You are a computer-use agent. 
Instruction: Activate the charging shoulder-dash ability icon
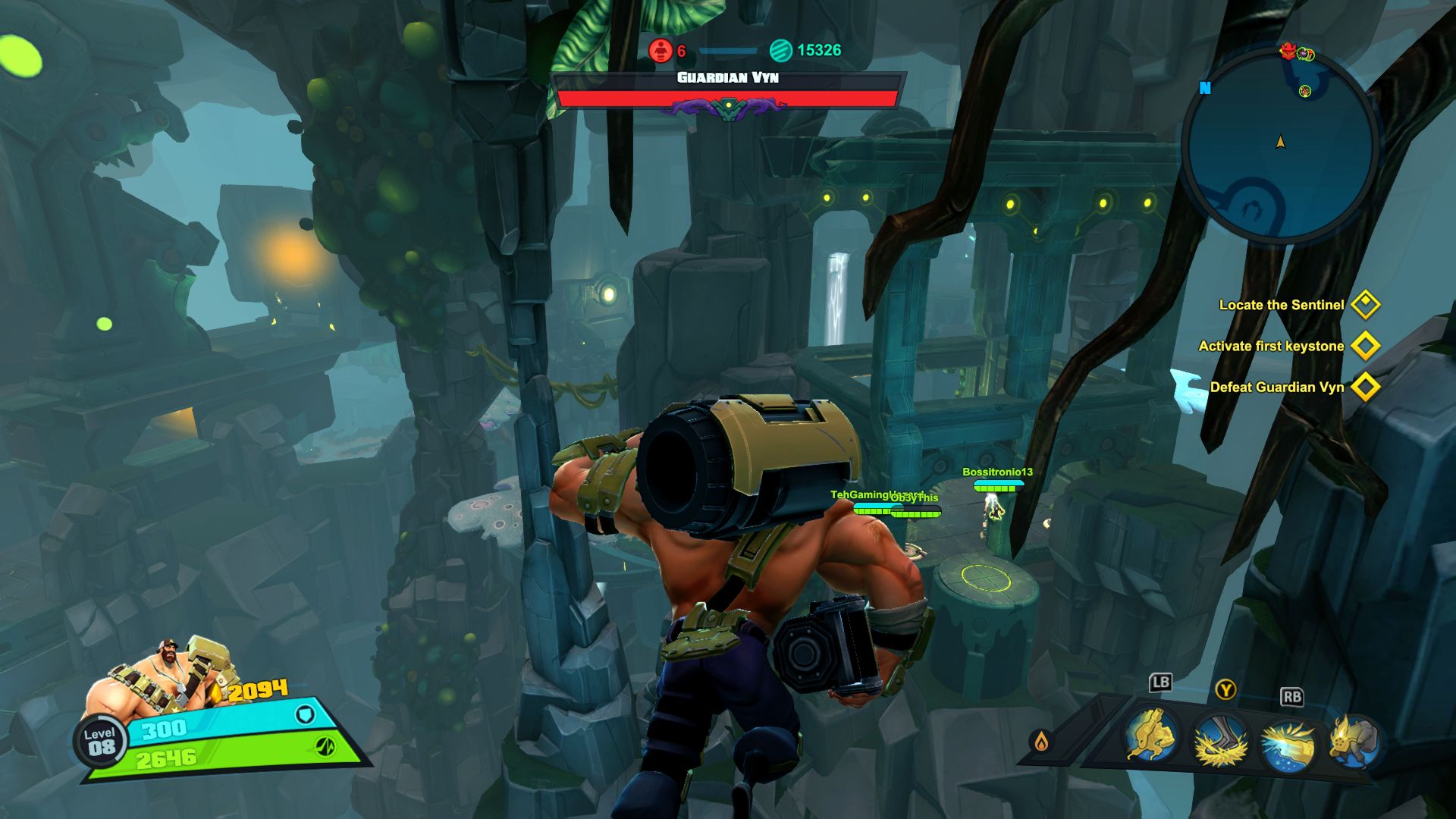pyautogui.click(x=1151, y=735)
